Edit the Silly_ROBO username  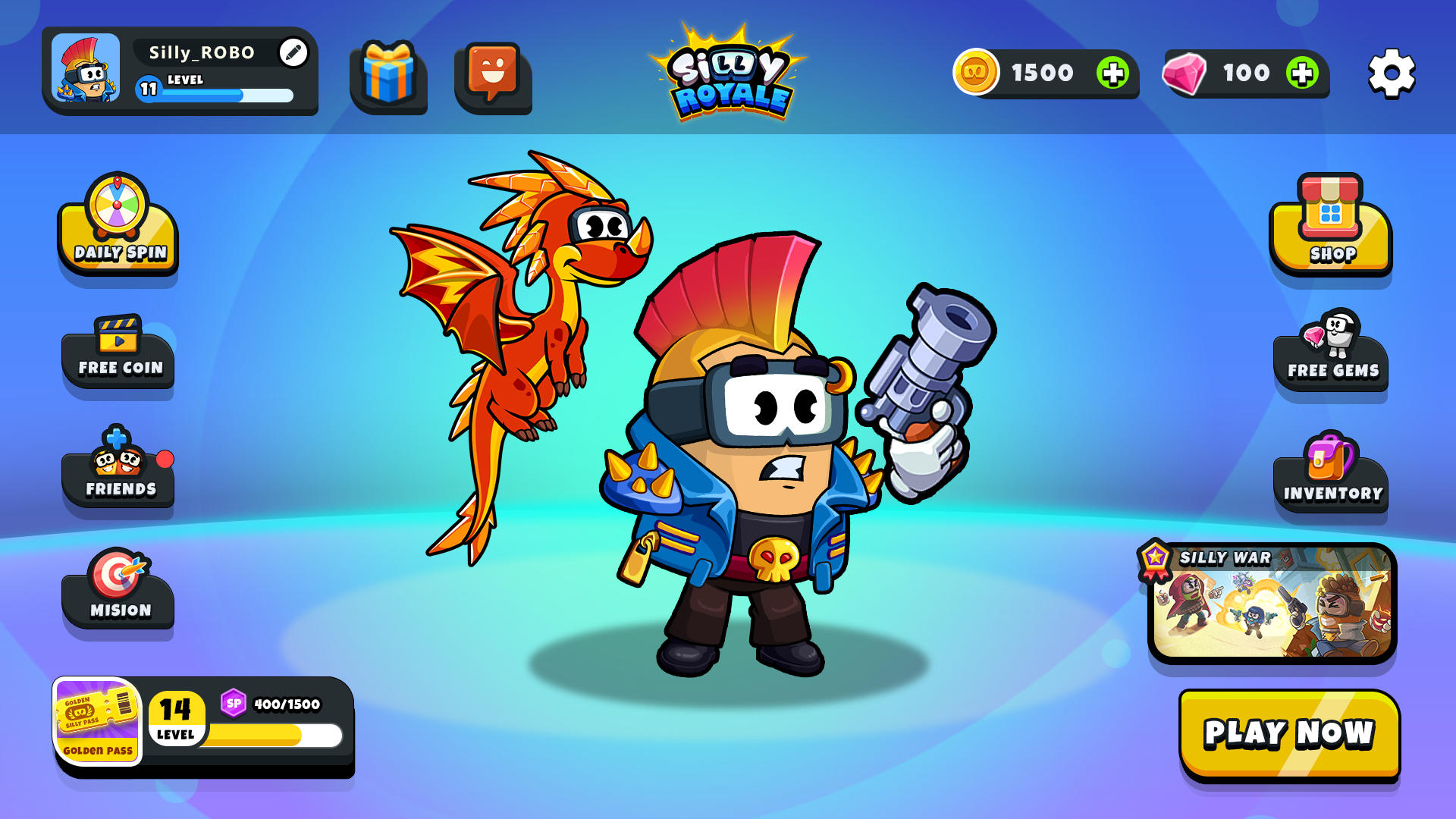293,52
